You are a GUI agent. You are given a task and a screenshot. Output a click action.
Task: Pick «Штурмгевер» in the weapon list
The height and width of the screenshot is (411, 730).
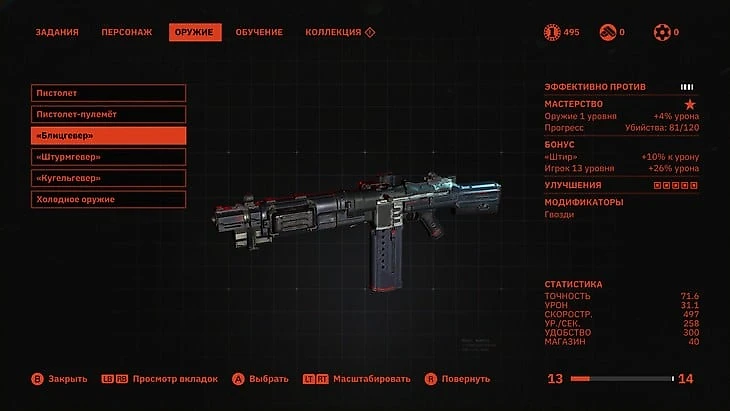tap(108, 157)
